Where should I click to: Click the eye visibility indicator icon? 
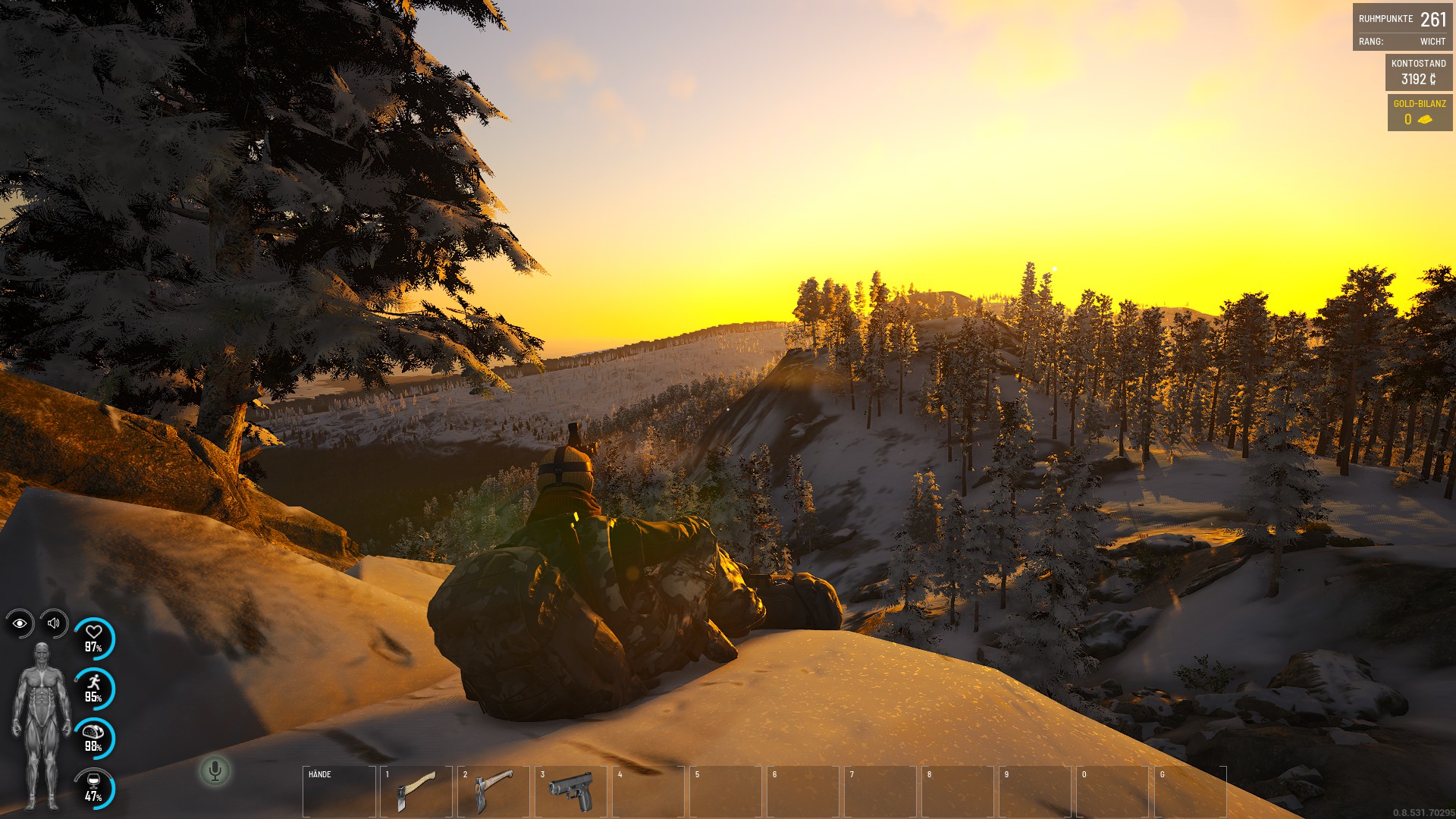point(20,623)
